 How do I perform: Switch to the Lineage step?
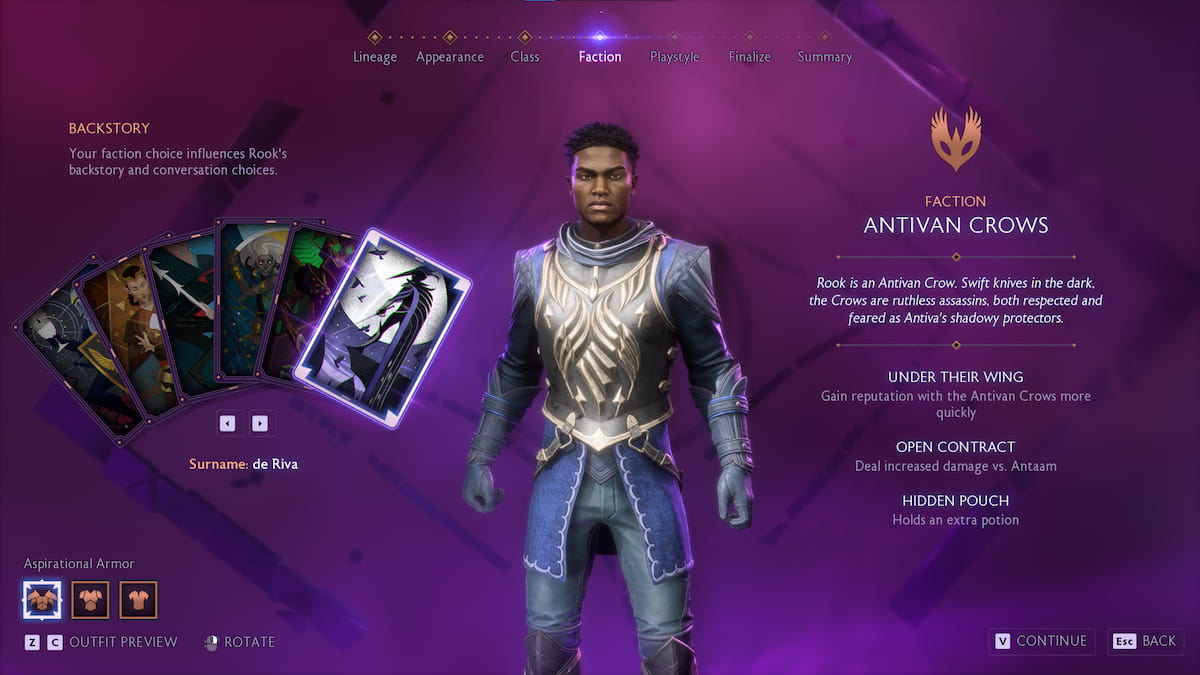375,56
